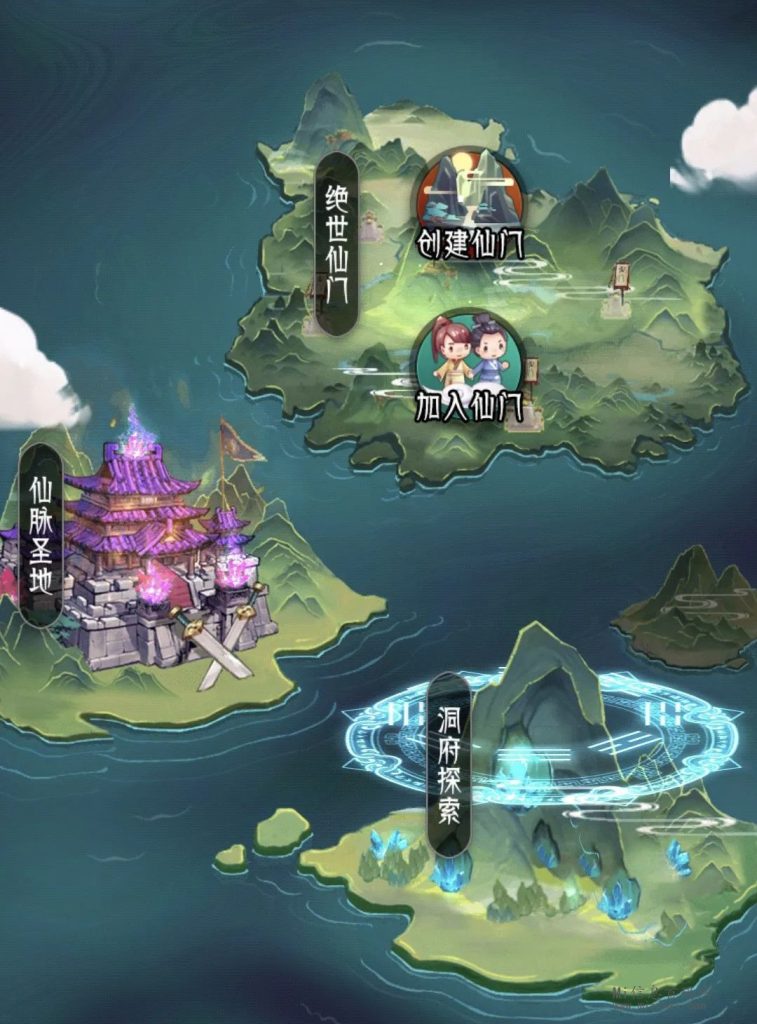Open the 创建仙门 (Create Sect) icon
The height and width of the screenshot is (1024, 757).
[x=470, y=200]
